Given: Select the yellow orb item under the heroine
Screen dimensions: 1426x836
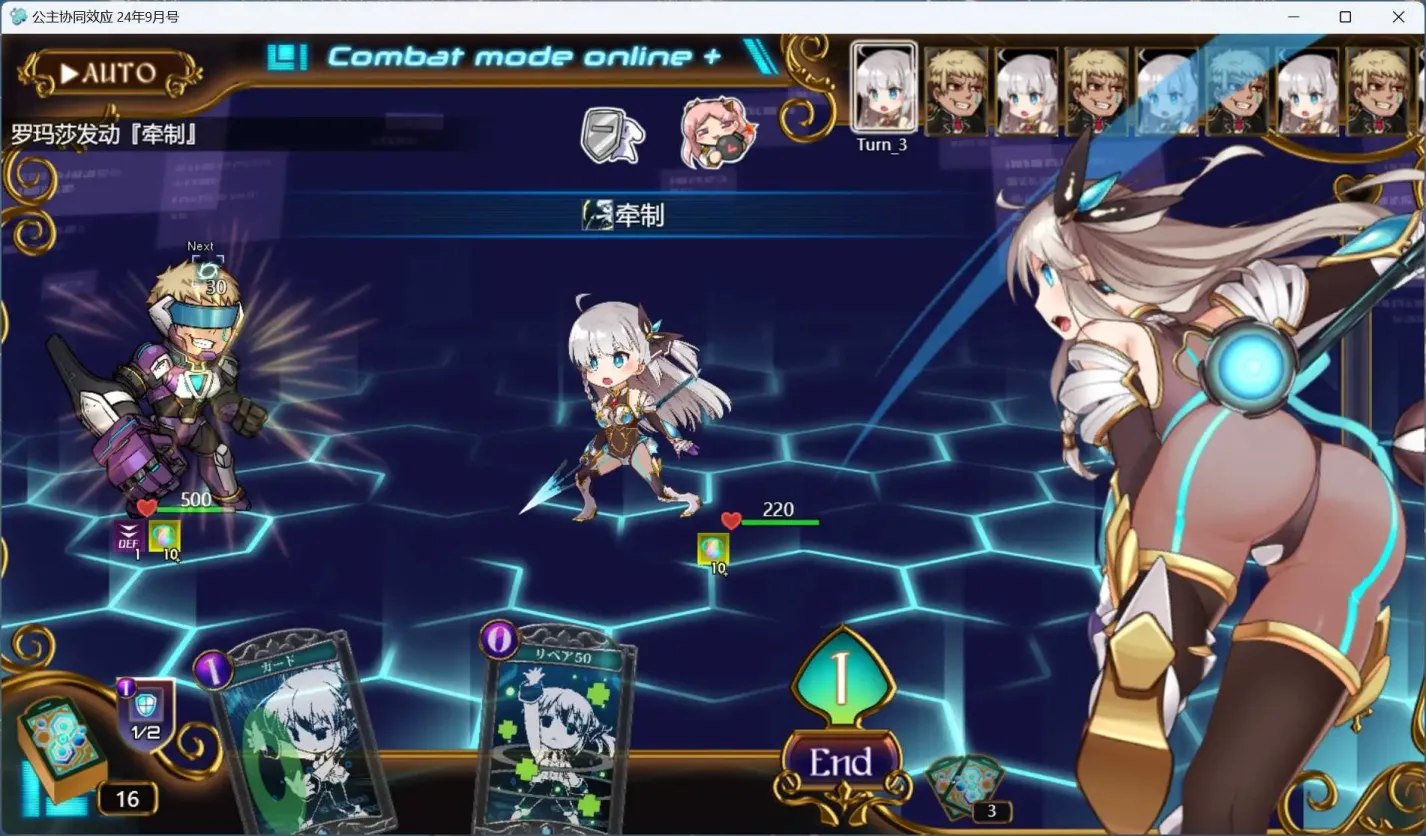Looking at the screenshot, I should pyautogui.click(x=712, y=548).
